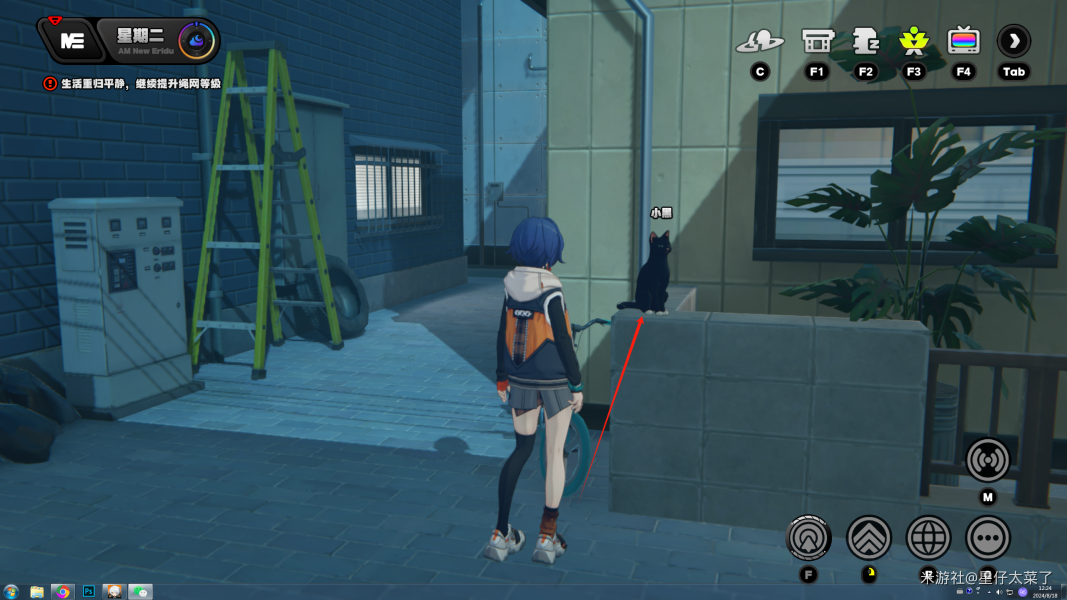Open the tracked Inter-Knot level objective

pos(140,84)
